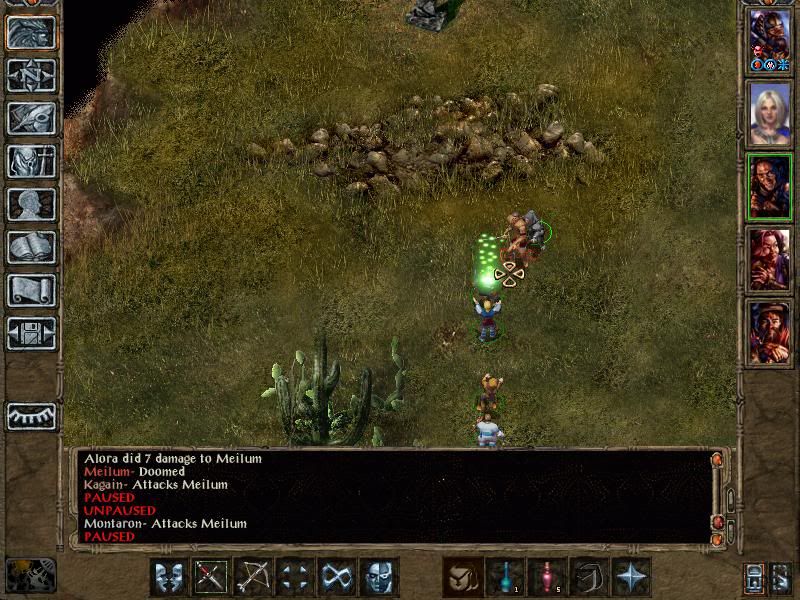This screenshot has width=800, height=600.
Task: Activate the masked face stealth ability
Action: point(379,577)
